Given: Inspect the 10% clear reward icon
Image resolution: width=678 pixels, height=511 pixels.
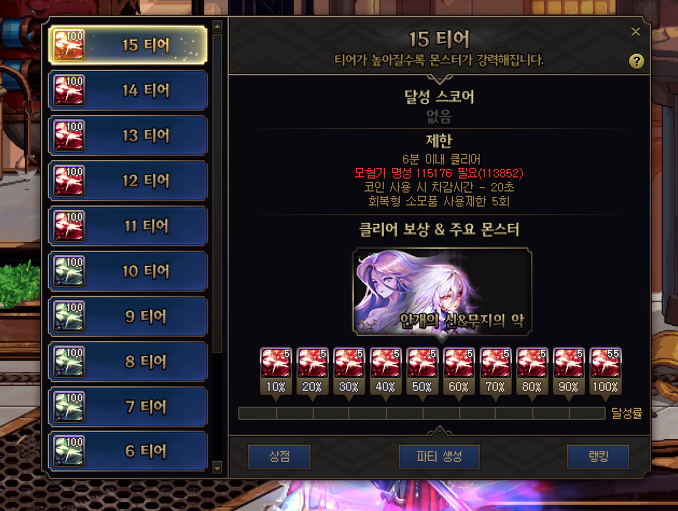Looking at the screenshot, I should (x=275, y=363).
